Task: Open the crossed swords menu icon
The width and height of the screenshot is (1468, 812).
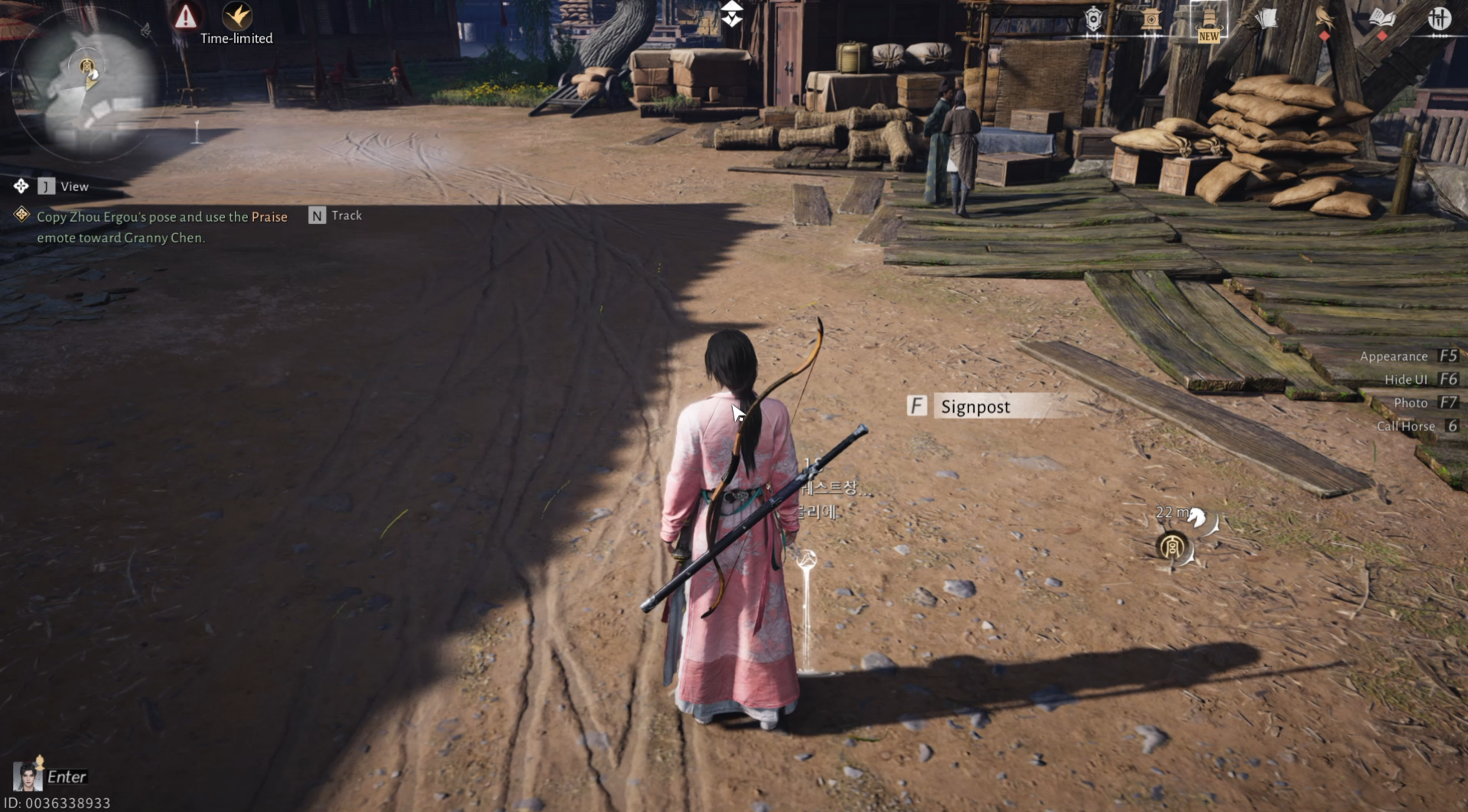Action: click(1440, 19)
